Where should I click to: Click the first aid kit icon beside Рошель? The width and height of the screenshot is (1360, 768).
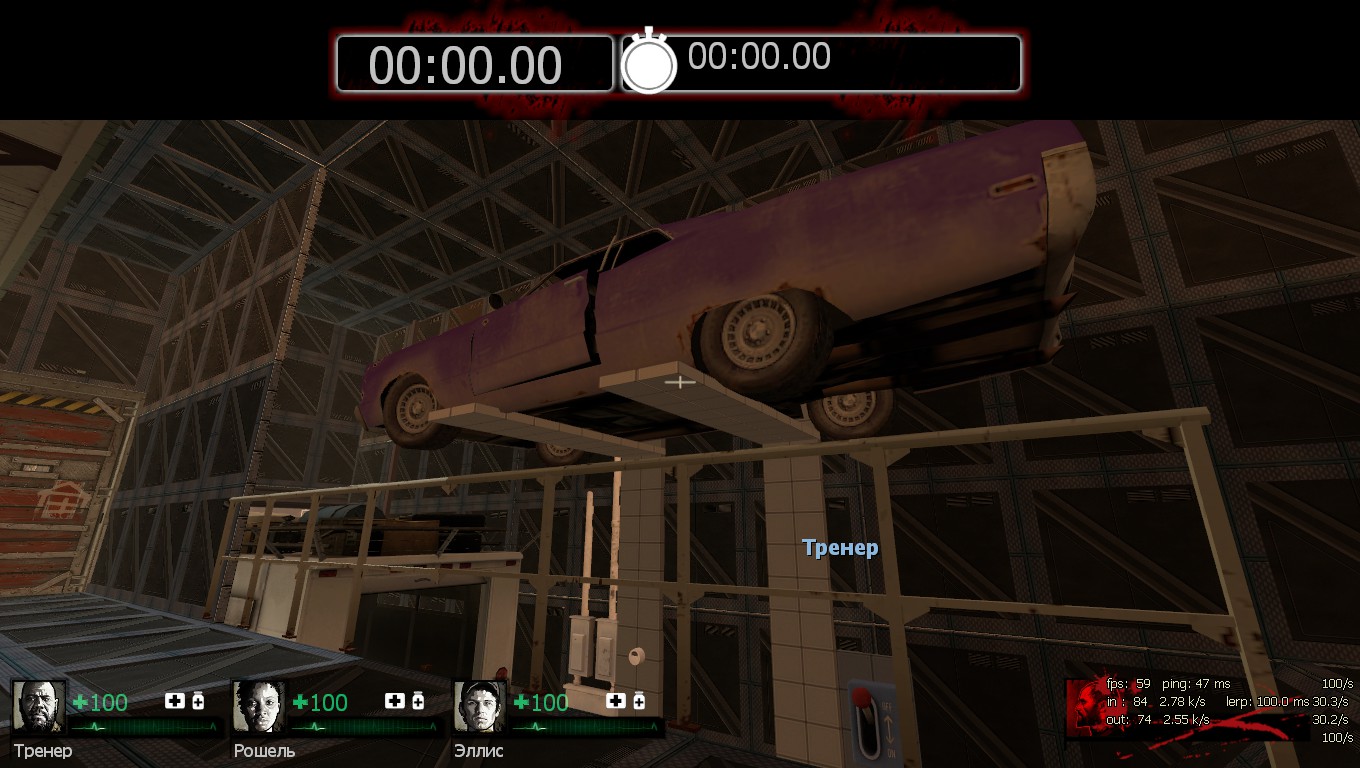tap(395, 701)
